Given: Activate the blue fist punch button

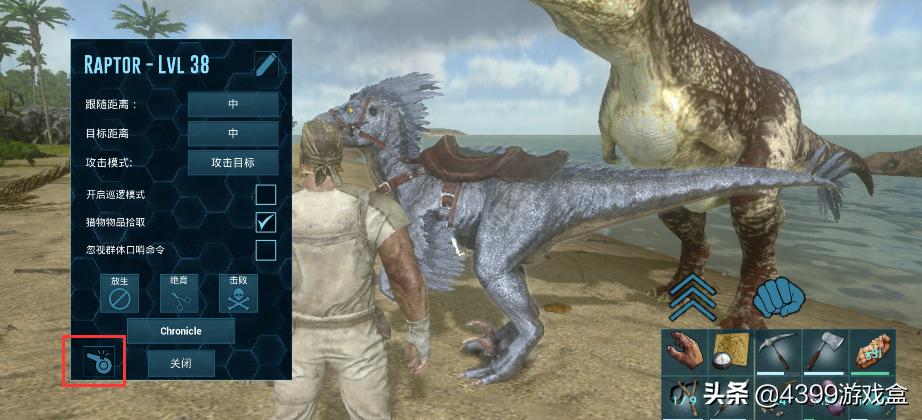Looking at the screenshot, I should [780, 298].
